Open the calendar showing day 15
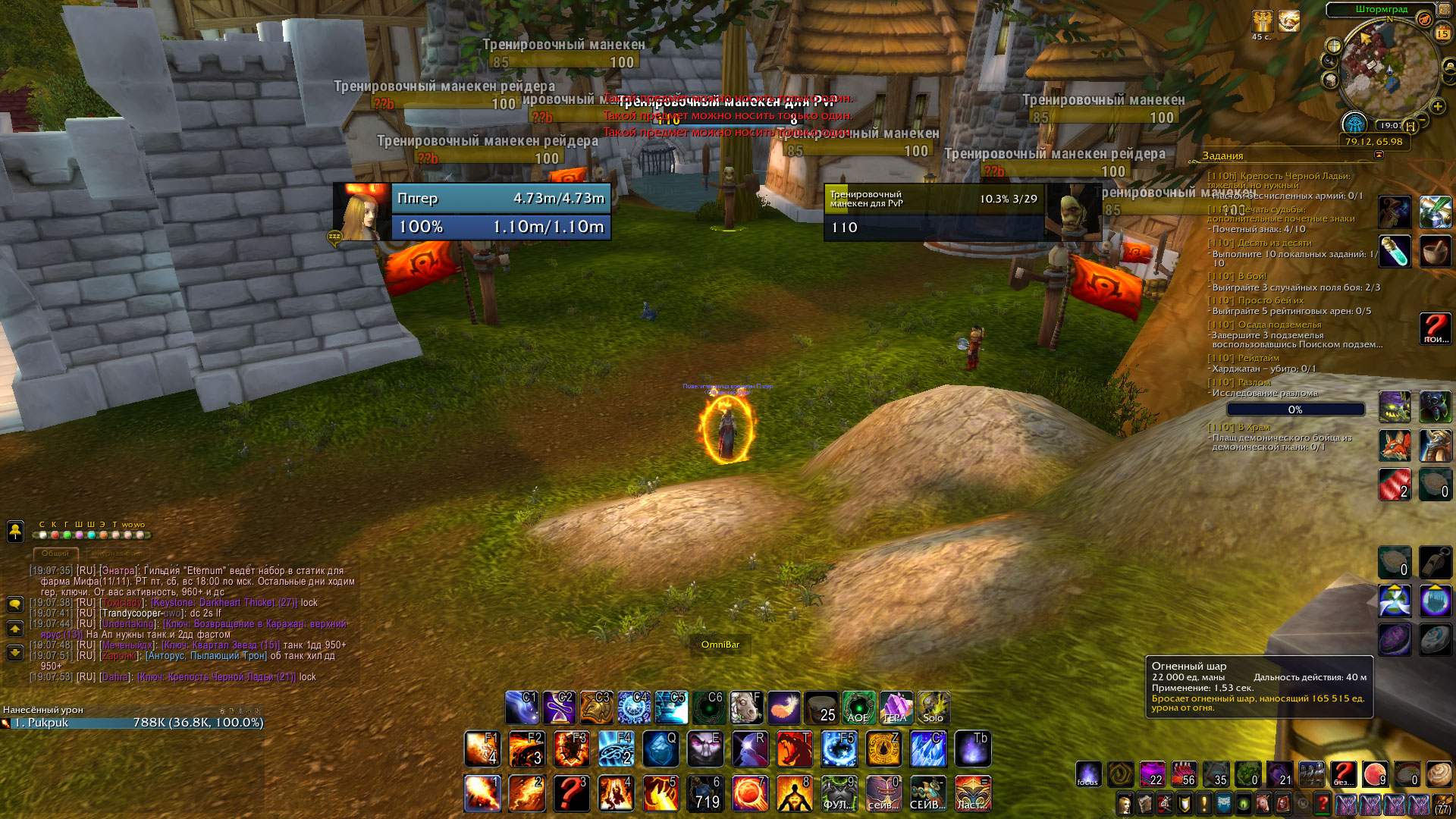 (1442, 33)
